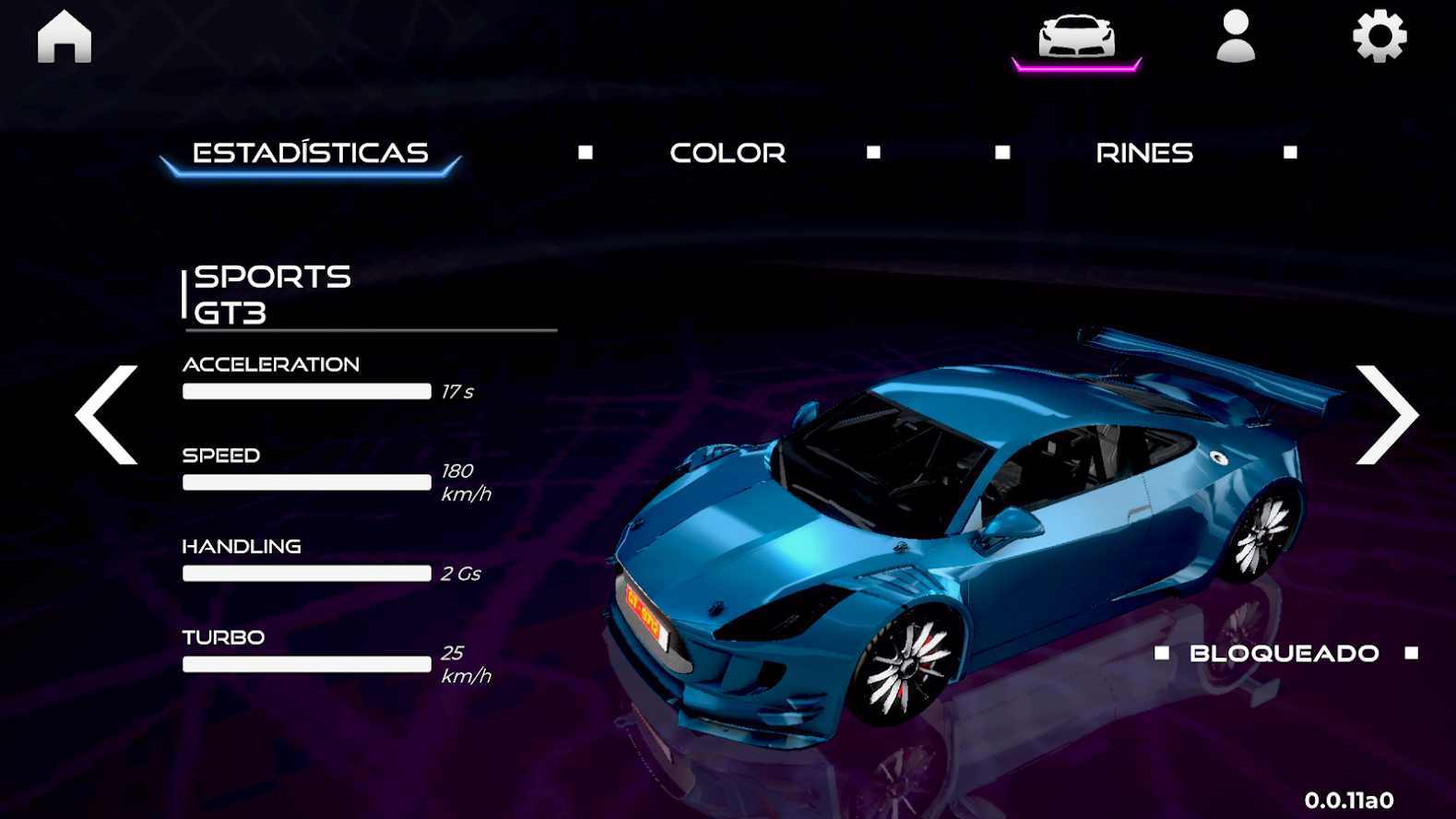Click the square indicator next to BLOQUEADO
Screen dimensions: 1456x819
[x=1164, y=654]
